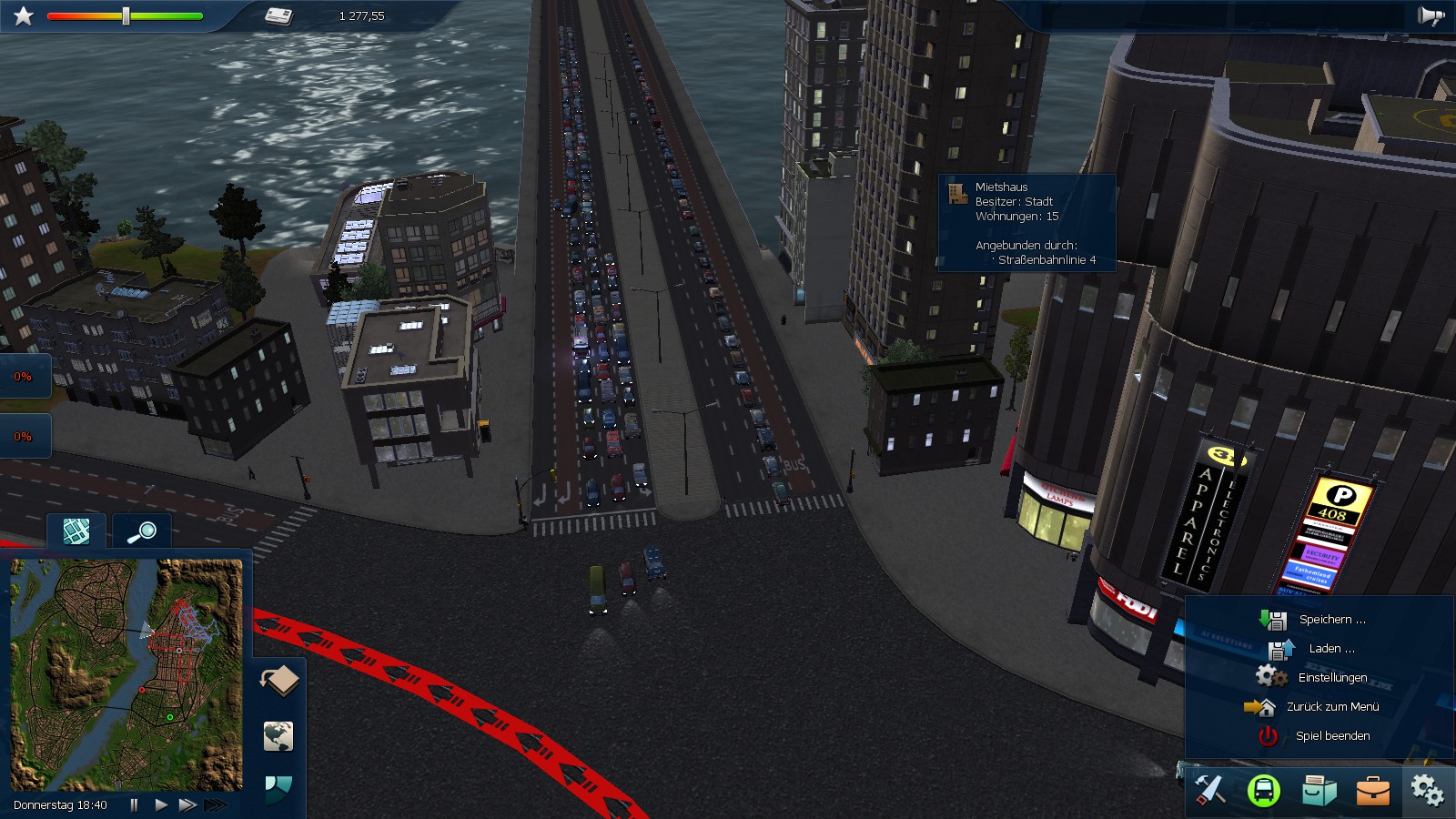Set game speed to normal play

(161, 804)
